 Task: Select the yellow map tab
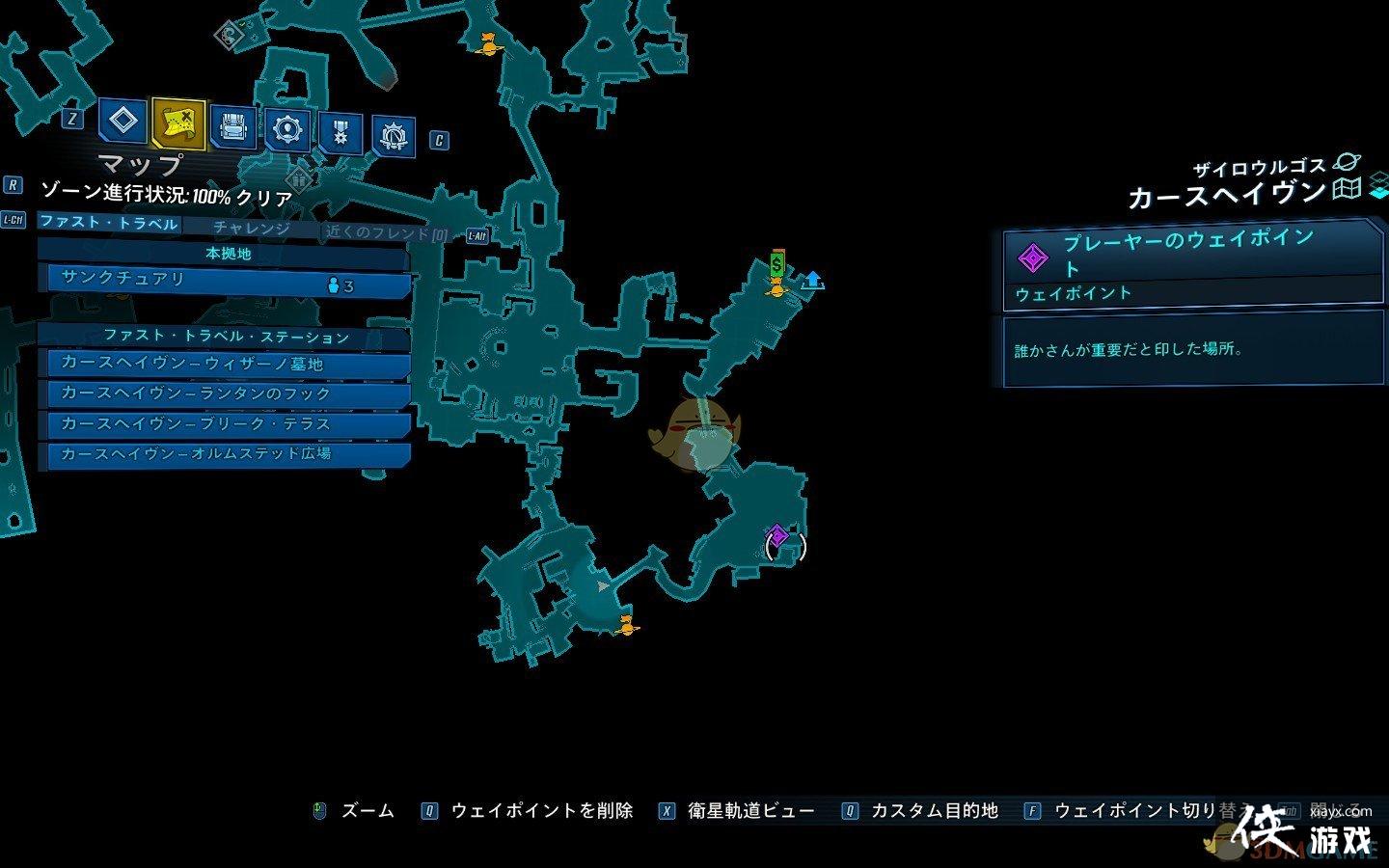[x=178, y=122]
